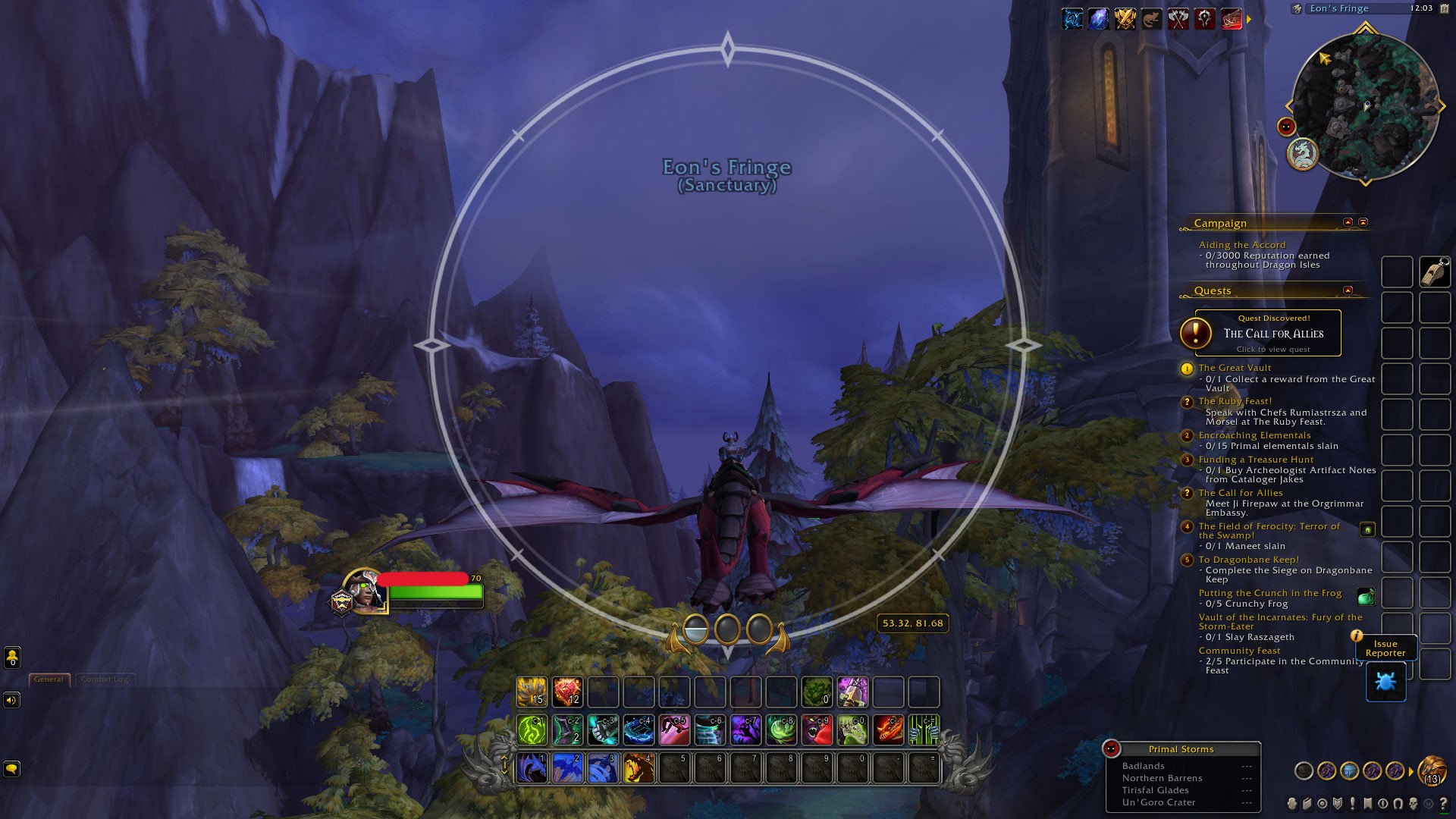Use the golden roaring dragon ability in slot 4

click(x=639, y=768)
